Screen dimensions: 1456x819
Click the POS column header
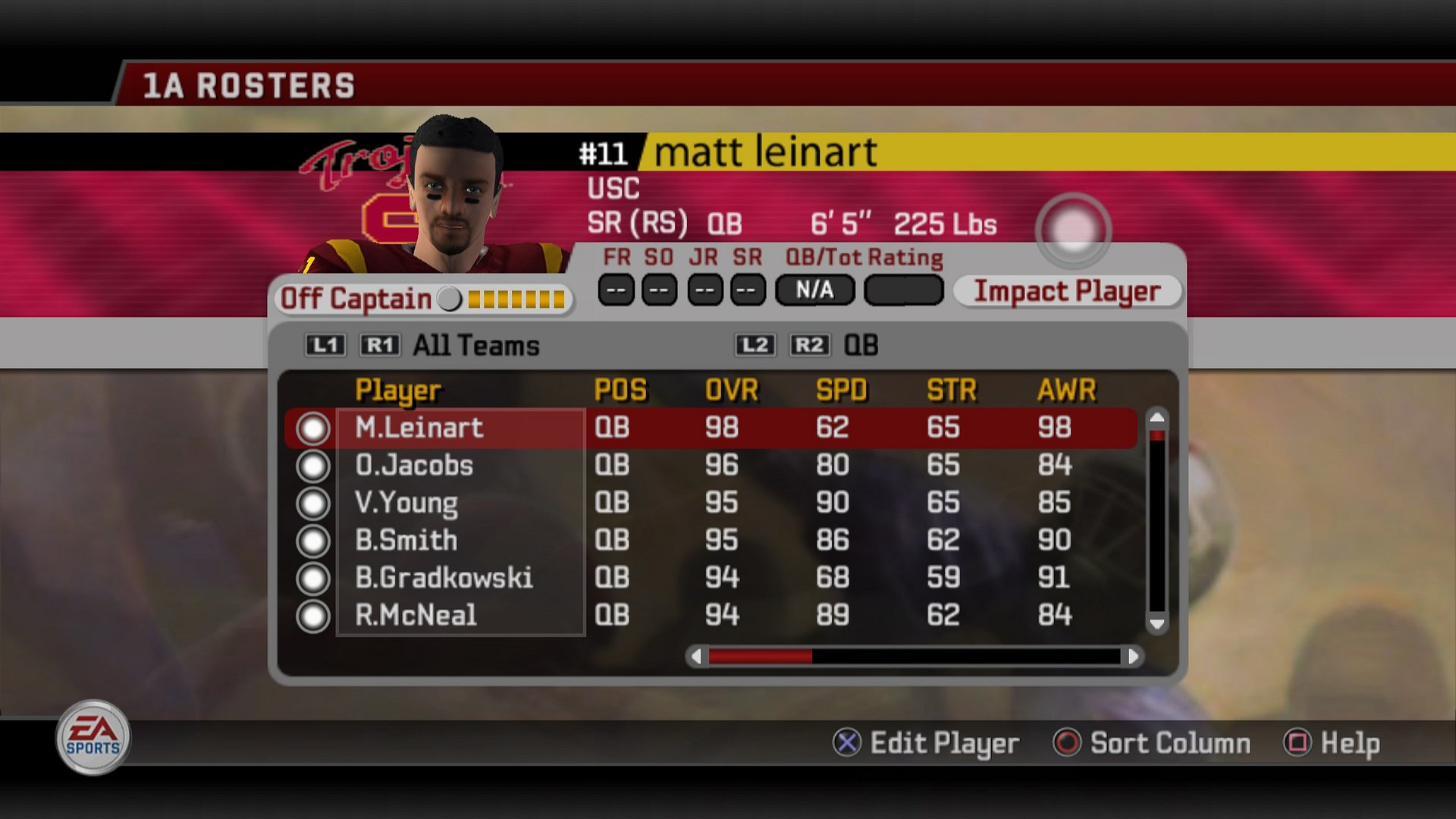pyautogui.click(x=620, y=390)
